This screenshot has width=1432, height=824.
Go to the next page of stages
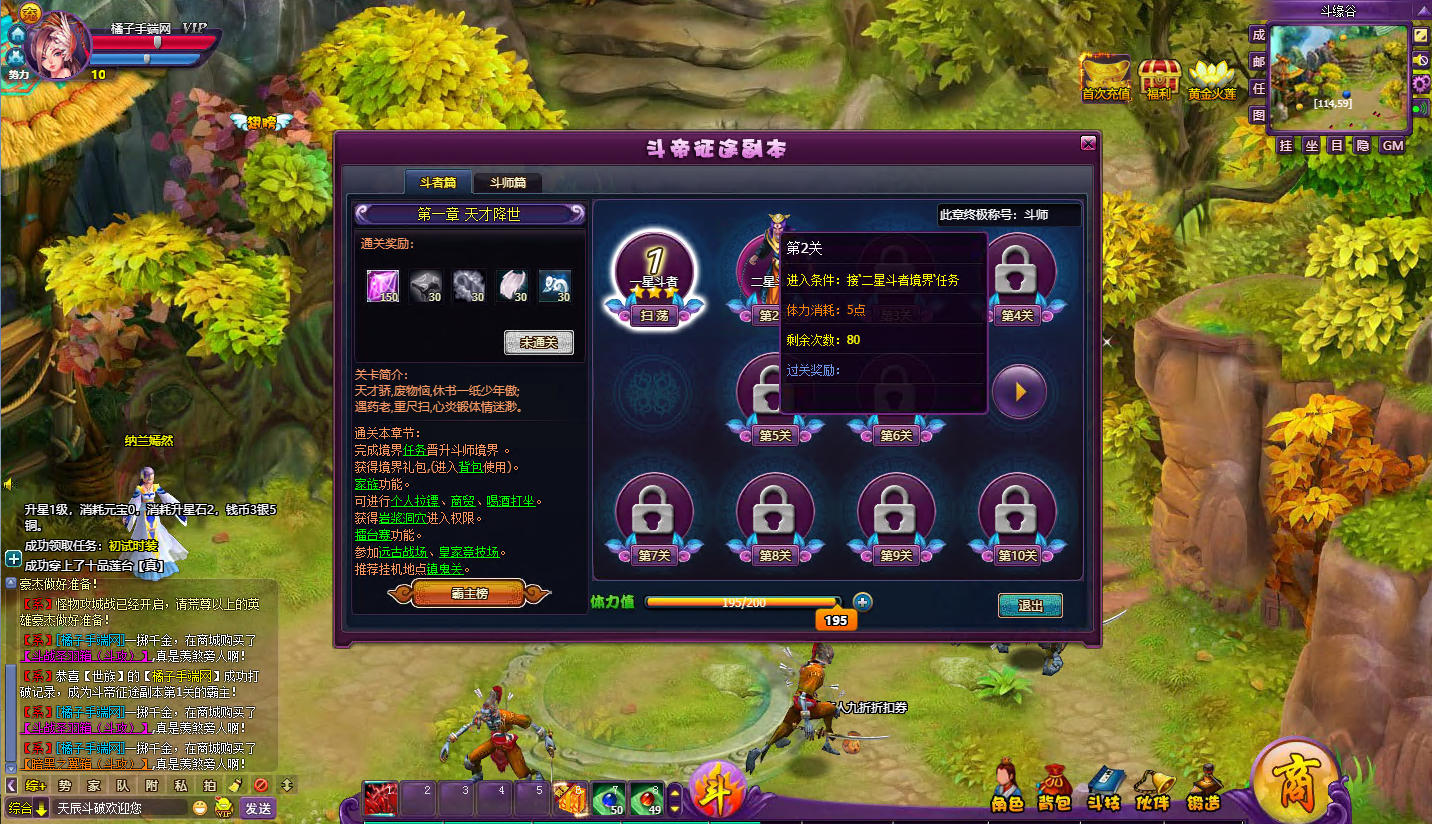coord(1018,391)
